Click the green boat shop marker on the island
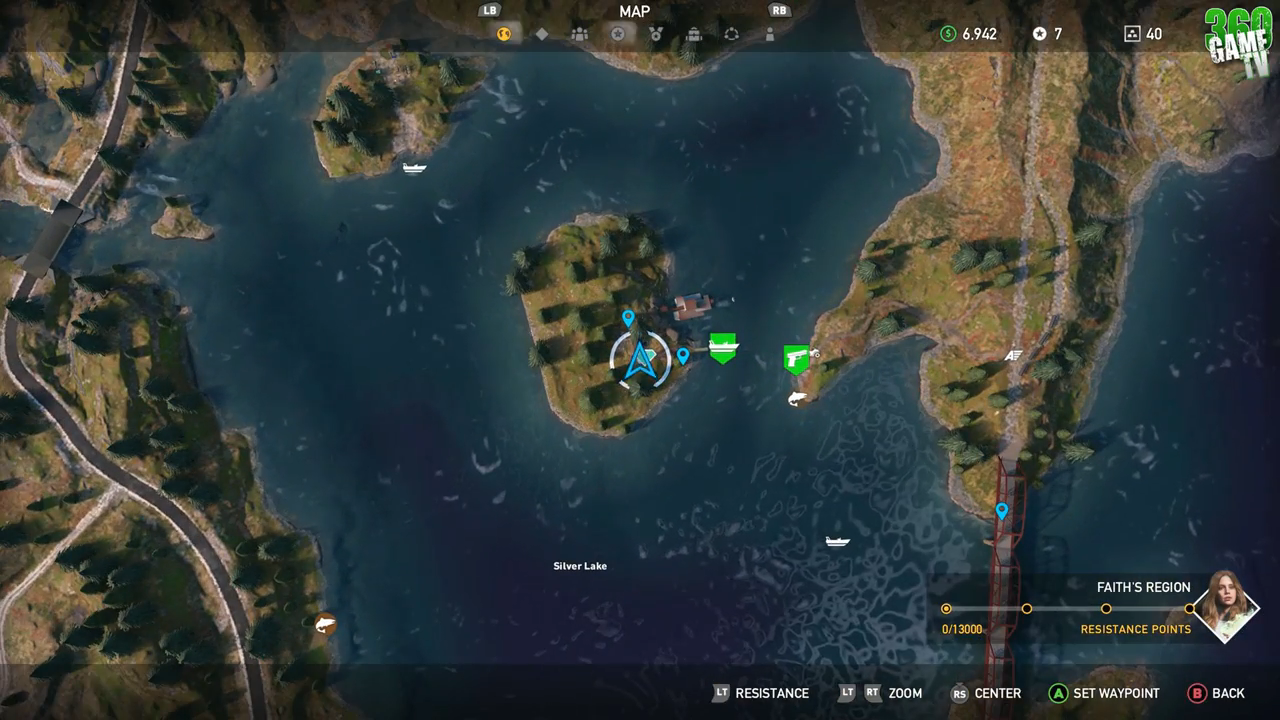 (x=721, y=346)
